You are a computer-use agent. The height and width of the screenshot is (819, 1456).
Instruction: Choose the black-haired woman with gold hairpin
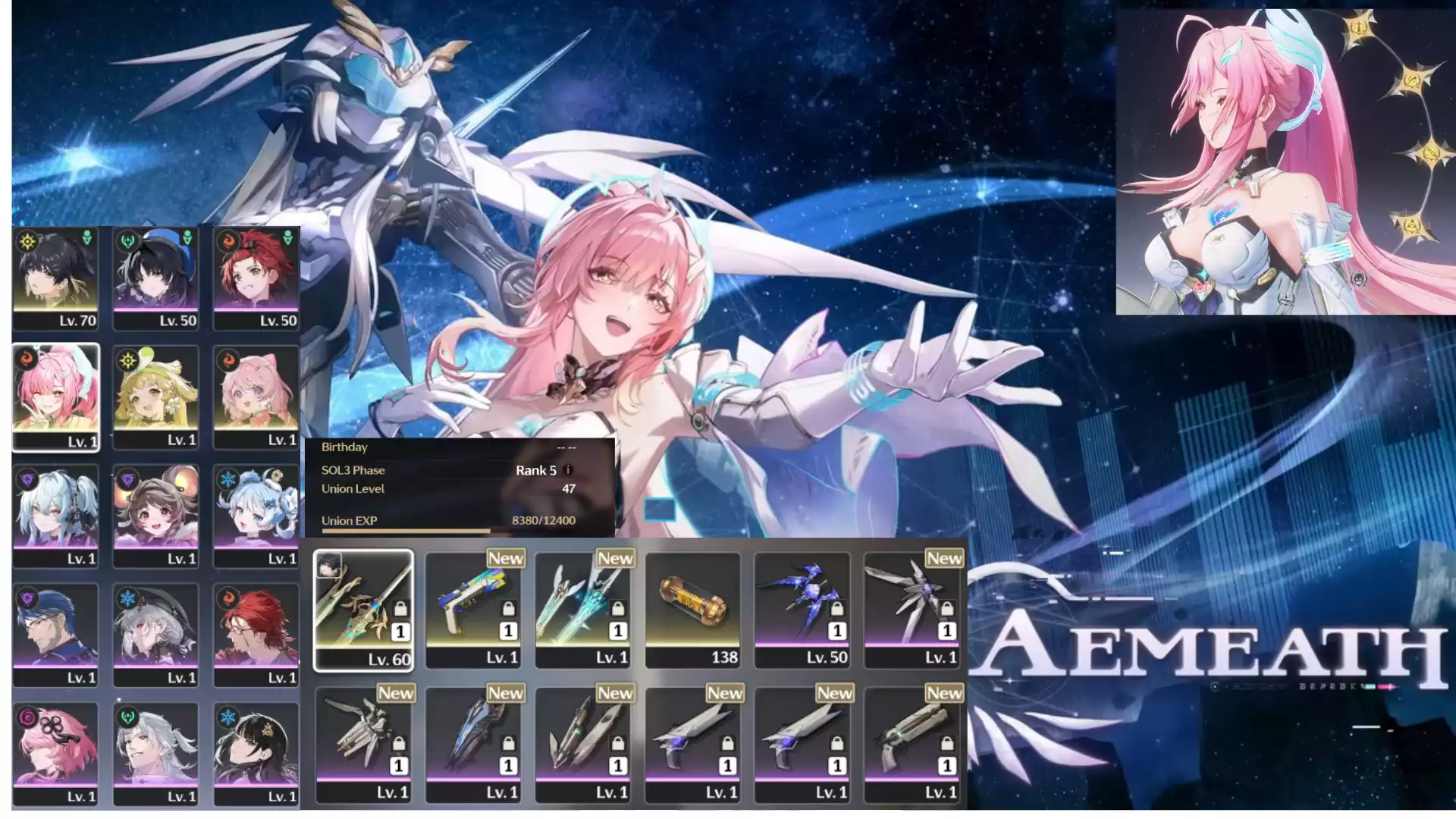[x=256, y=753]
